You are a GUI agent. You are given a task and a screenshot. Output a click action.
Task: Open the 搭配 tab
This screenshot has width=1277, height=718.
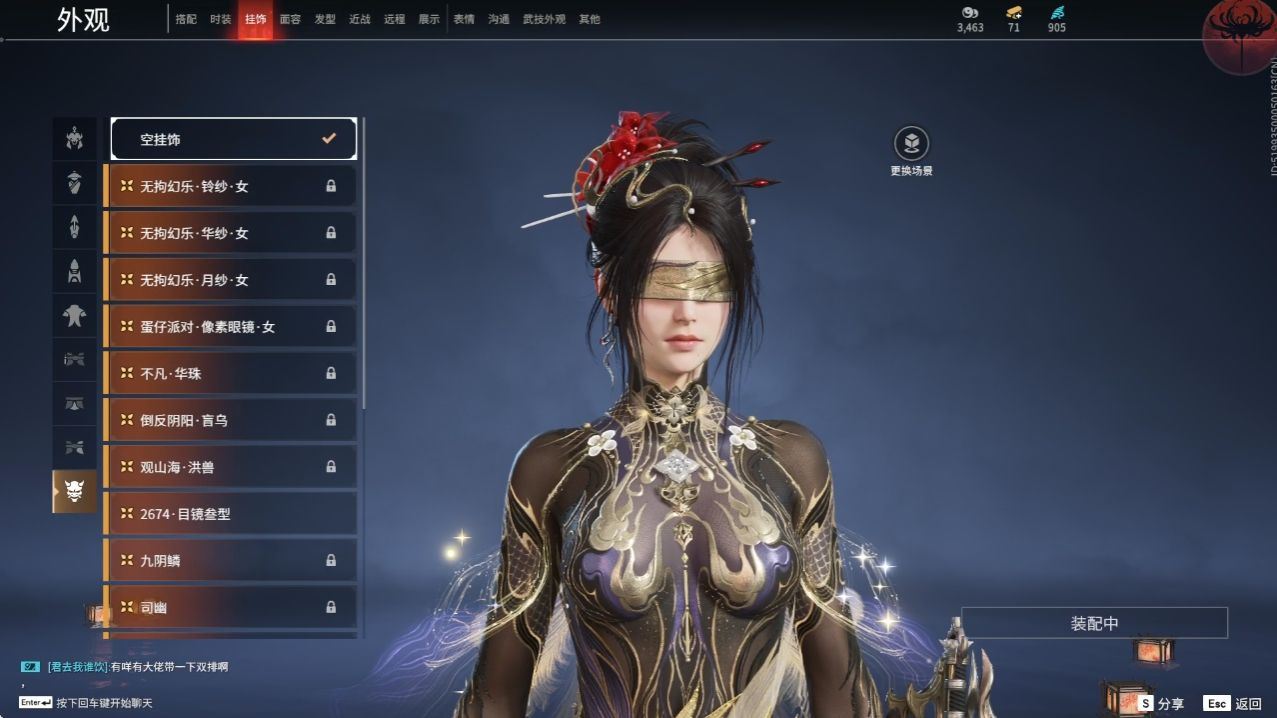[x=186, y=19]
